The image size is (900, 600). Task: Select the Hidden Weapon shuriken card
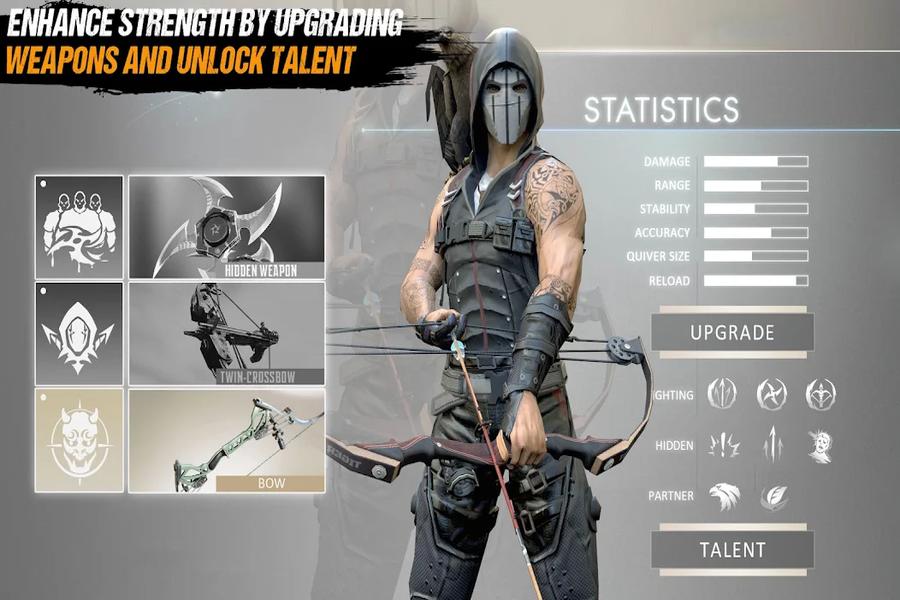click(227, 227)
